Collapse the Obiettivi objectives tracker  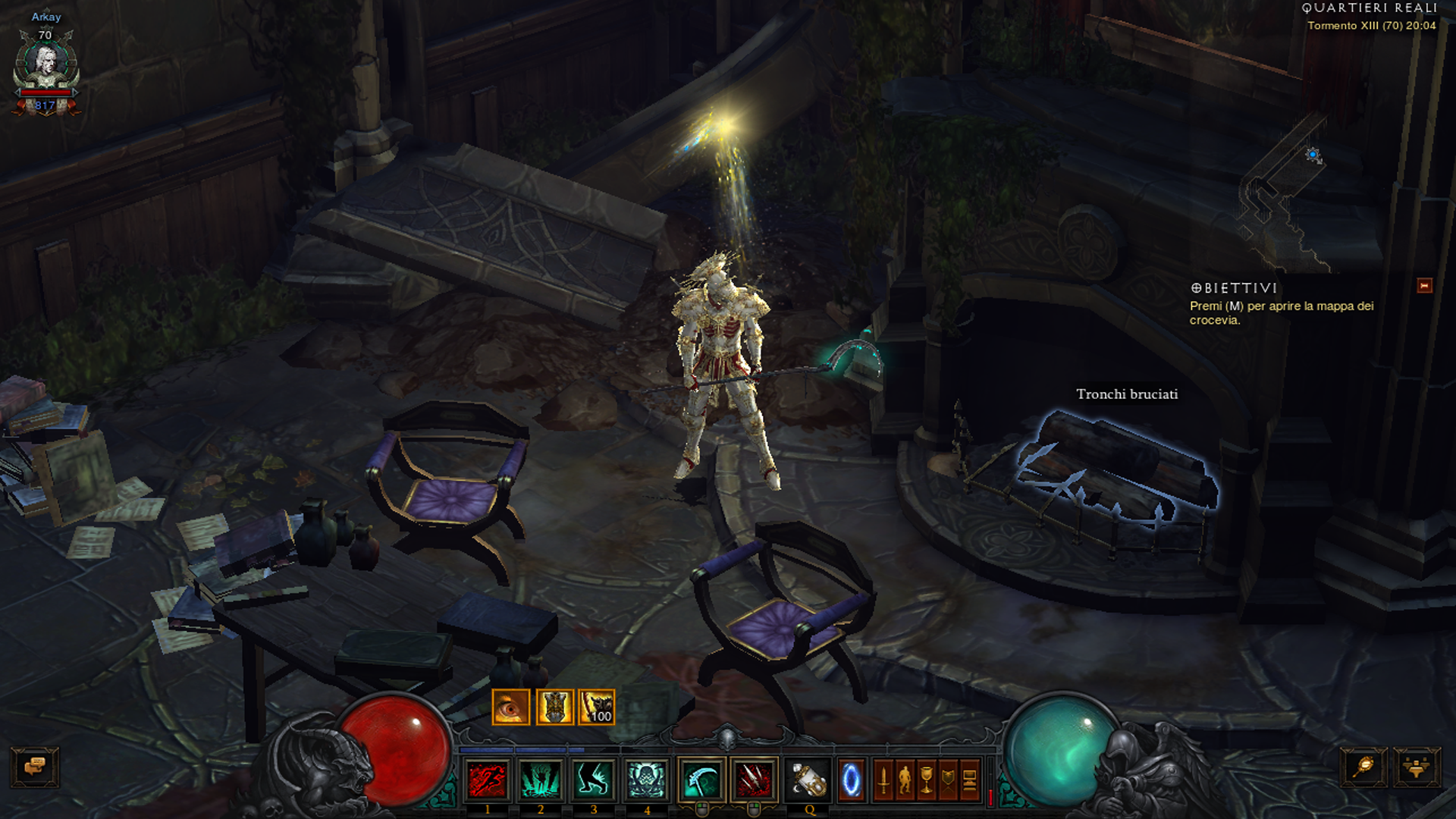1424,286
